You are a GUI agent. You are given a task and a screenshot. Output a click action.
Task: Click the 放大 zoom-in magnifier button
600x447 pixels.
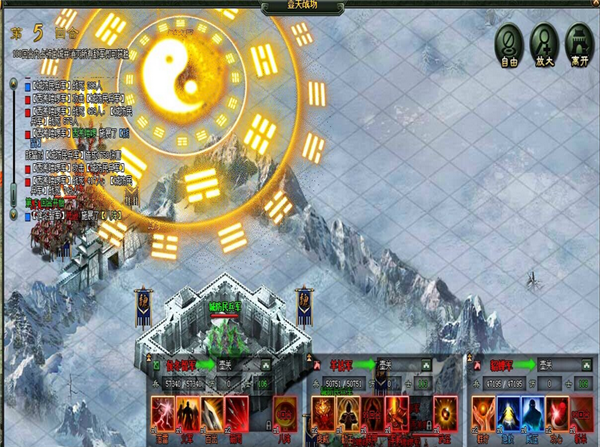point(544,43)
